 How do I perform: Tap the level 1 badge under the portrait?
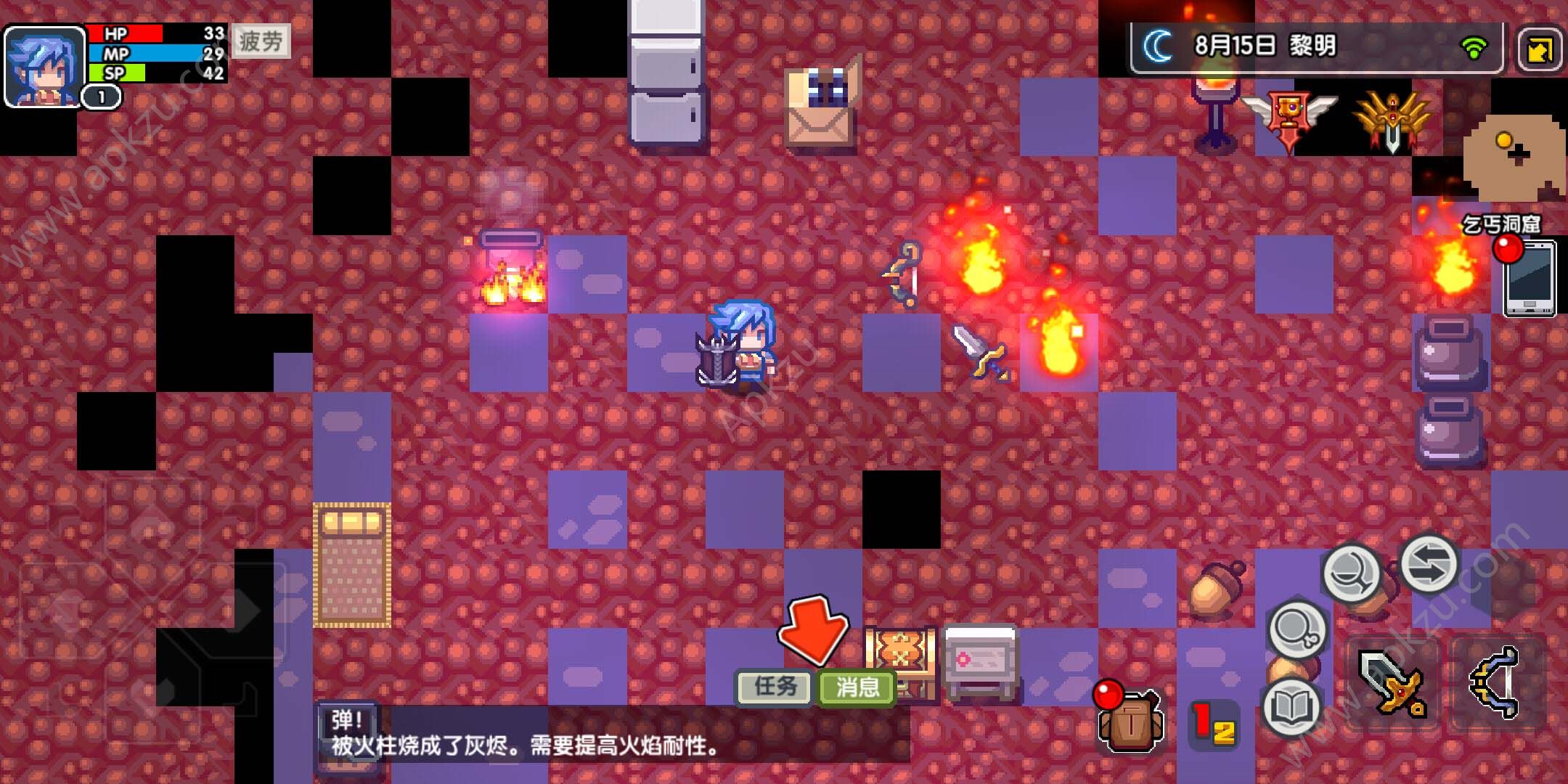98,94
